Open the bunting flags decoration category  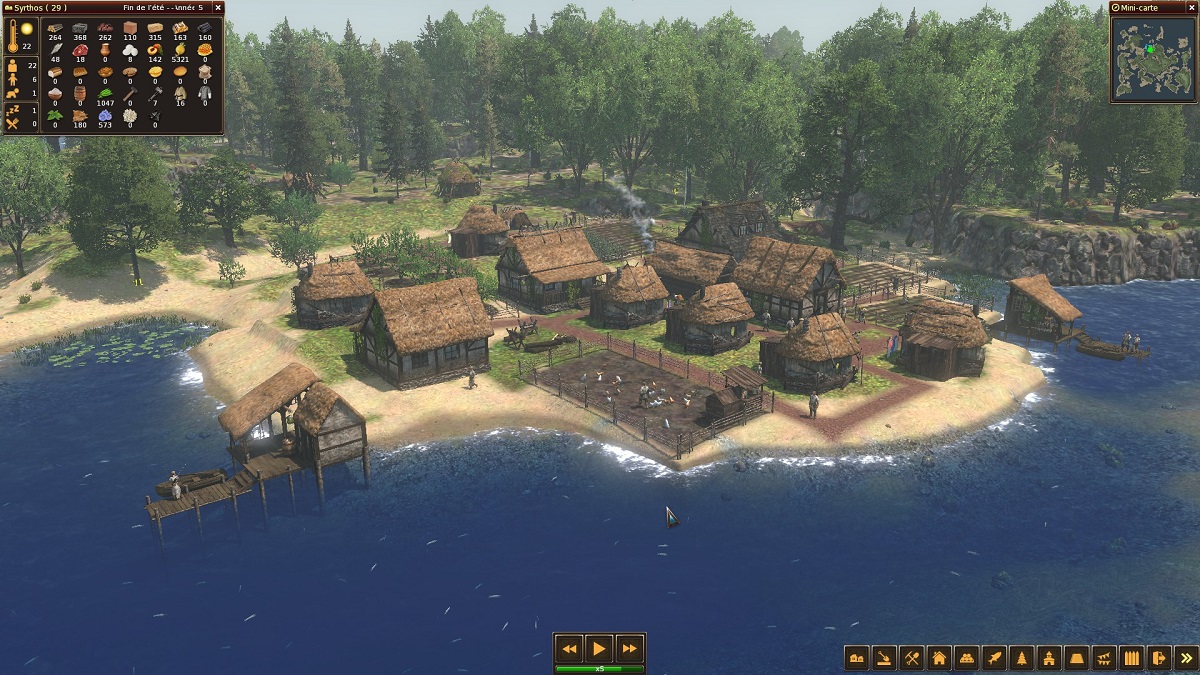1104,657
